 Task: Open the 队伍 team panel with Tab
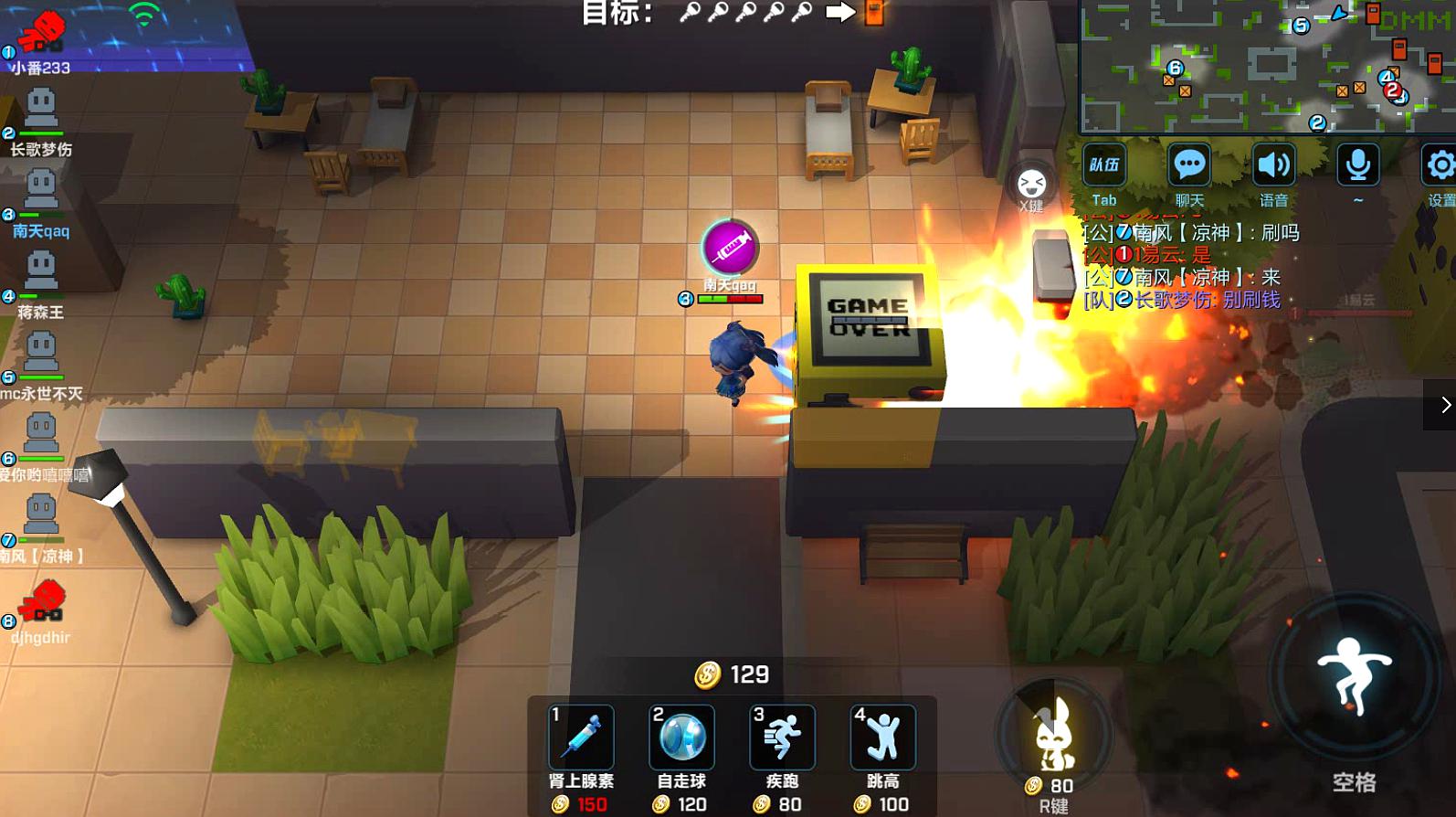pyautogui.click(x=1104, y=165)
